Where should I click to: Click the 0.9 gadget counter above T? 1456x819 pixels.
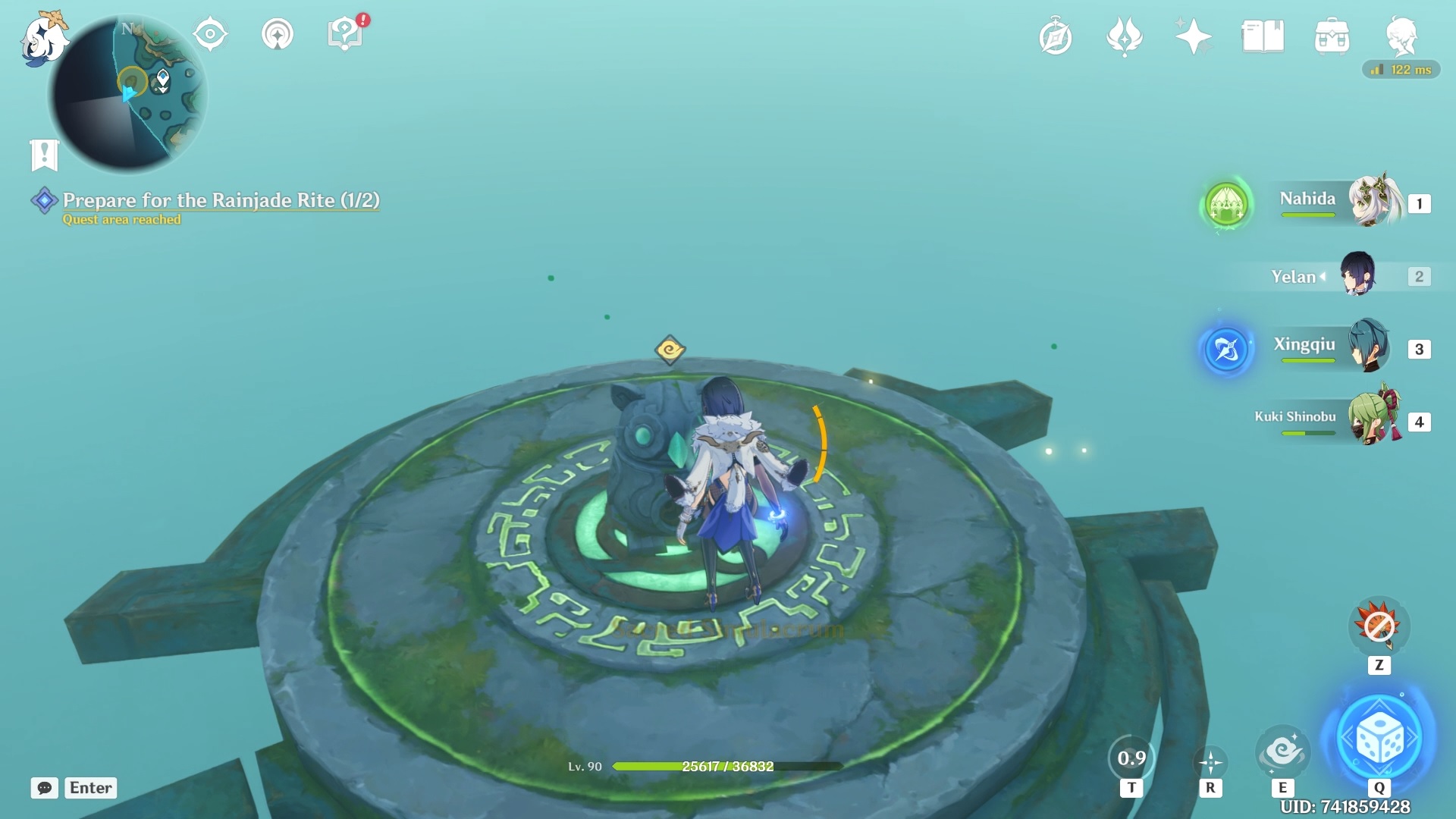point(1133,757)
